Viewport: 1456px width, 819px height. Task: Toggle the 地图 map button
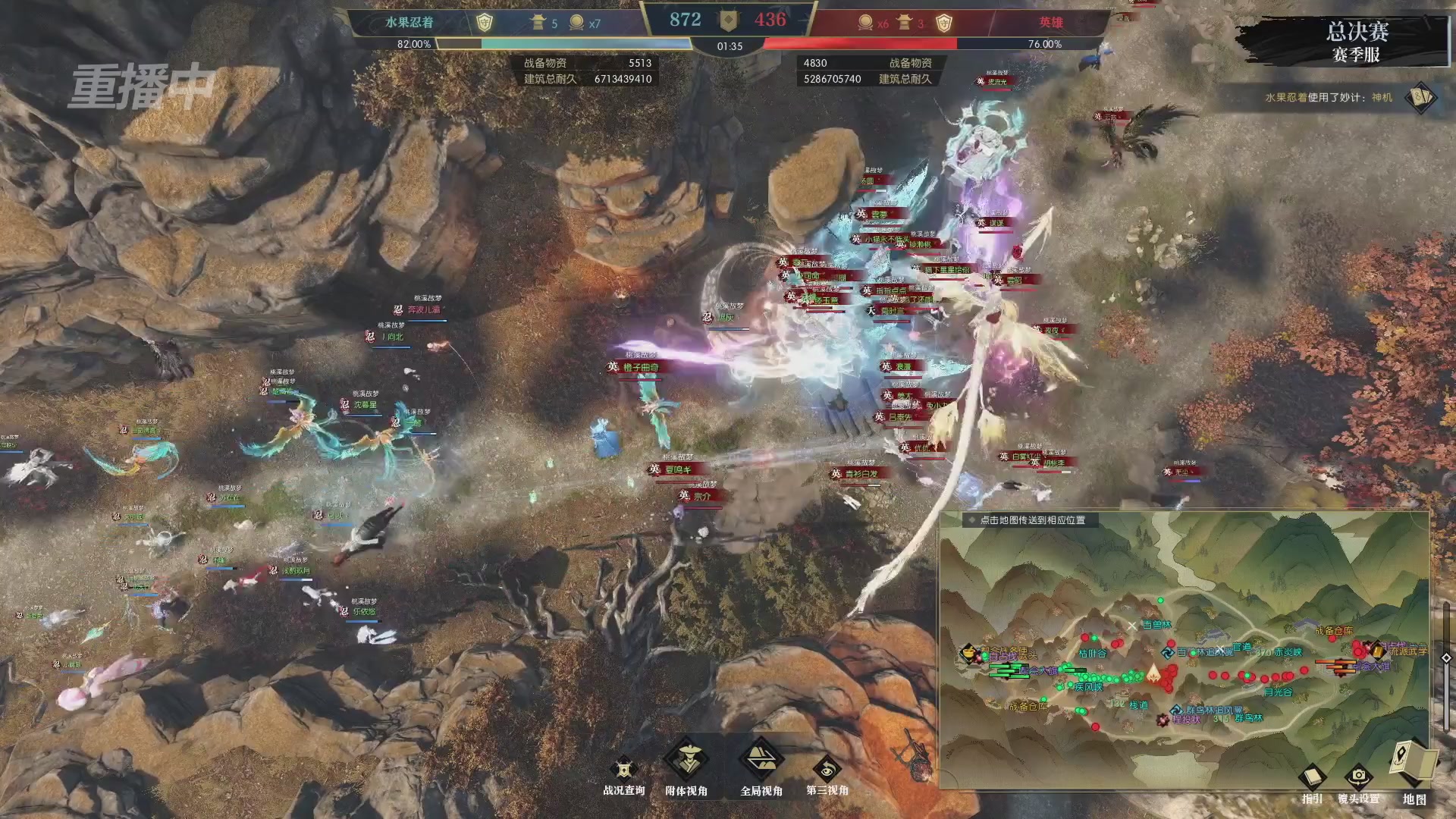(1414, 764)
